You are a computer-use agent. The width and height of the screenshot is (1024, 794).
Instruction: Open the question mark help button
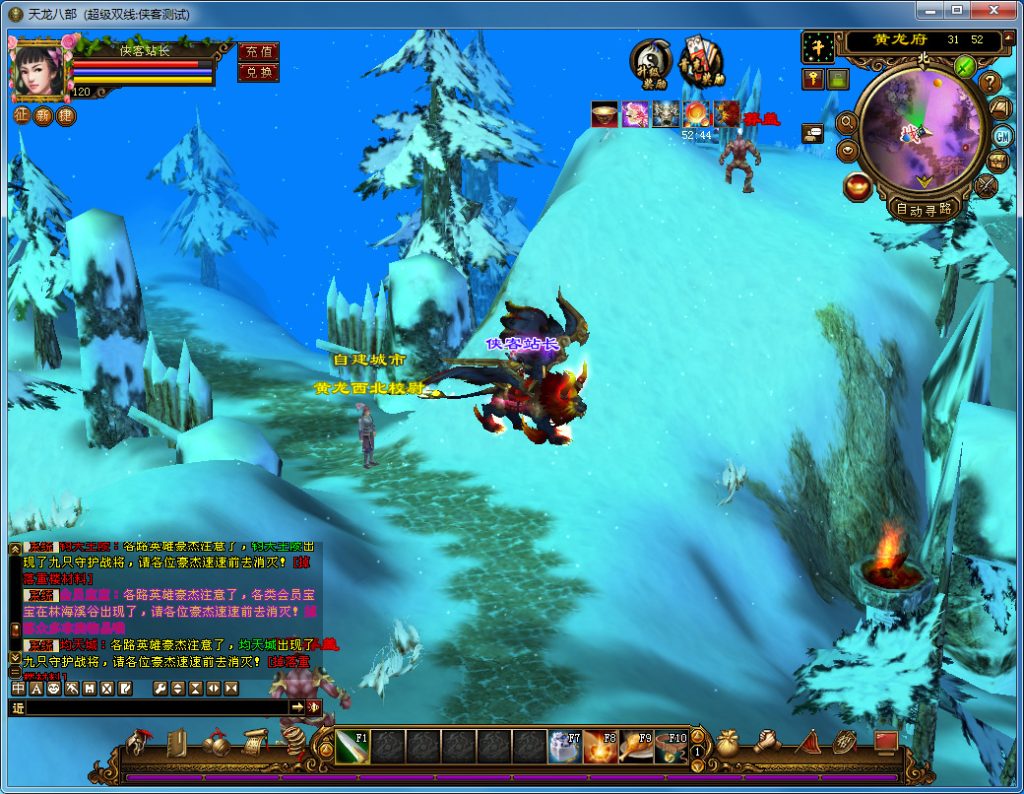pyautogui.click(x=990, y=82)
